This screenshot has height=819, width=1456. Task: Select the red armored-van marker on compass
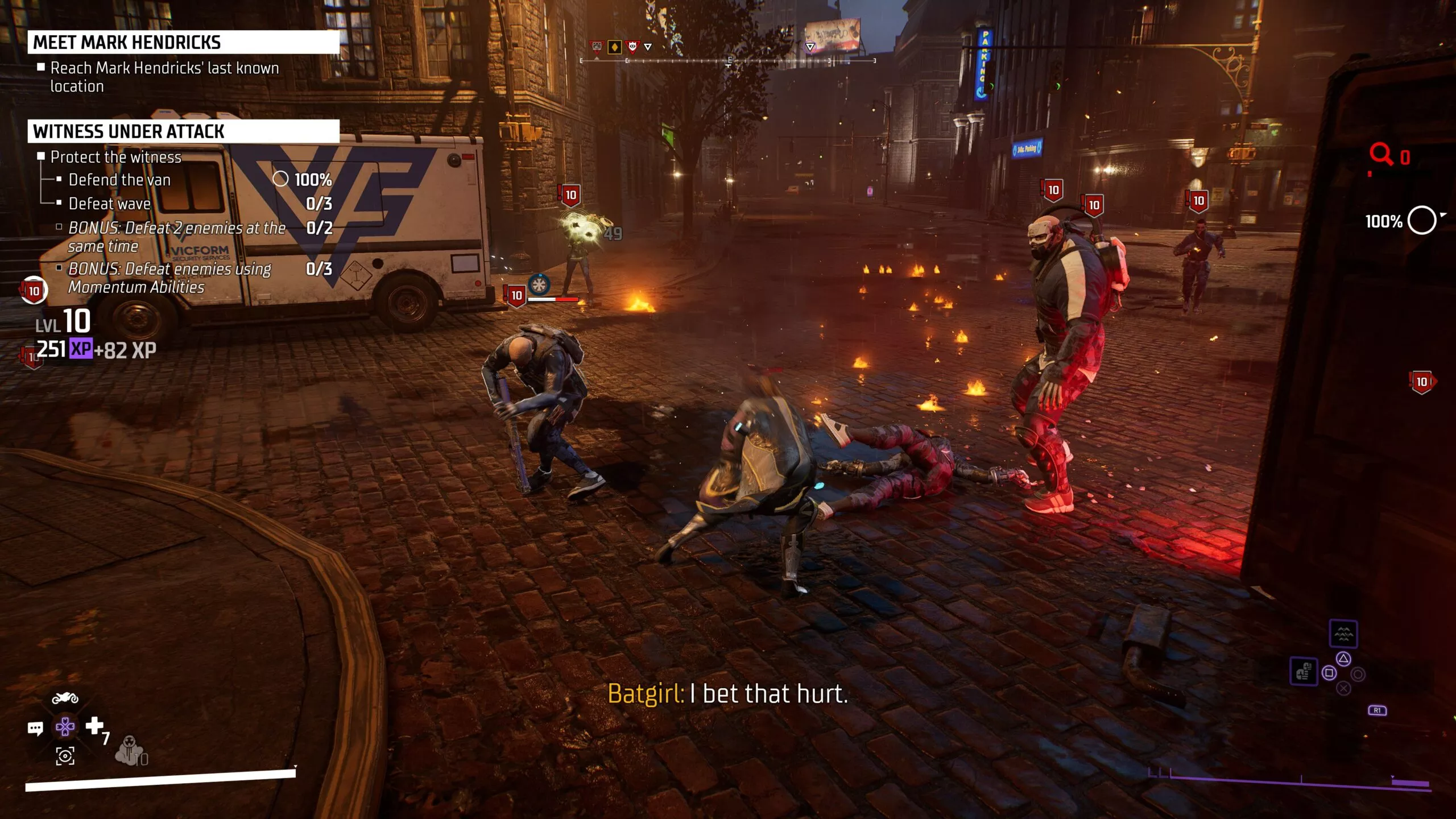point(597,47)
